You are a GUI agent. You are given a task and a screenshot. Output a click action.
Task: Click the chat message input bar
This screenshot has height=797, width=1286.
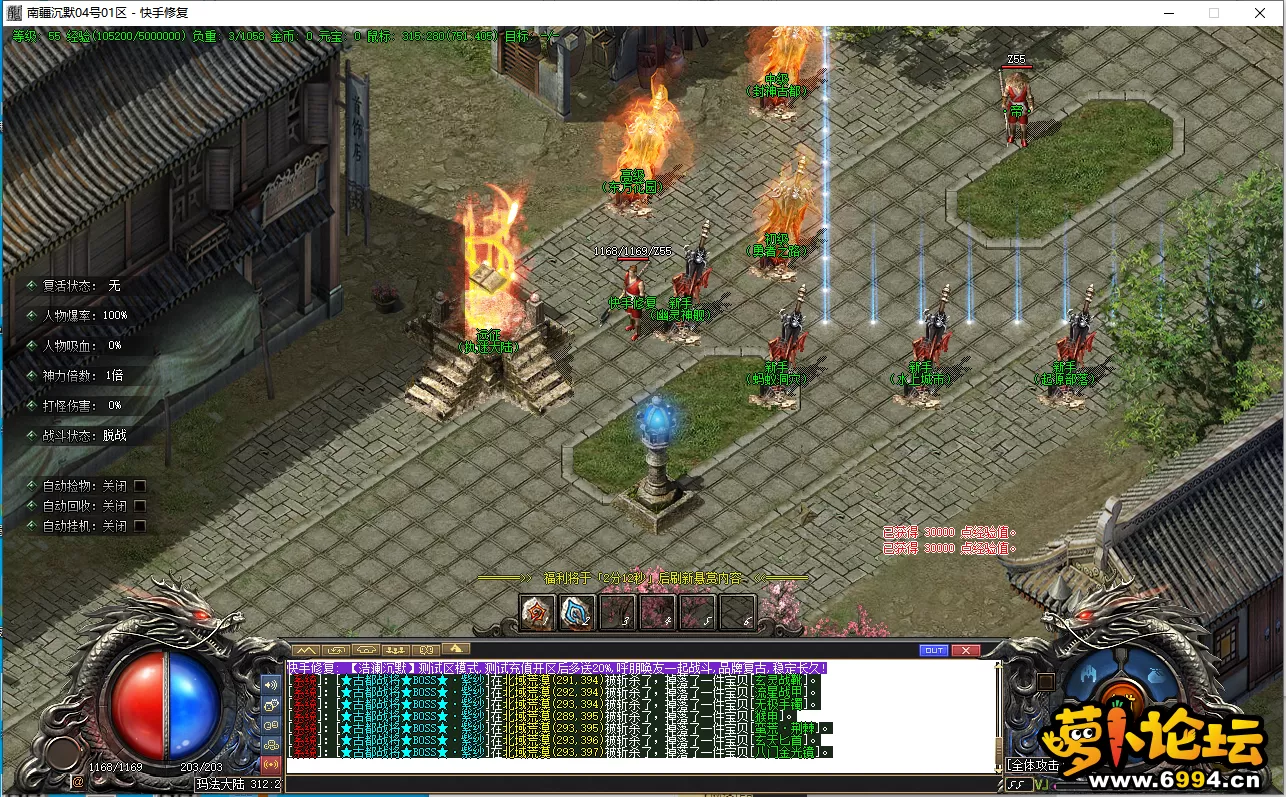[640, 783]
